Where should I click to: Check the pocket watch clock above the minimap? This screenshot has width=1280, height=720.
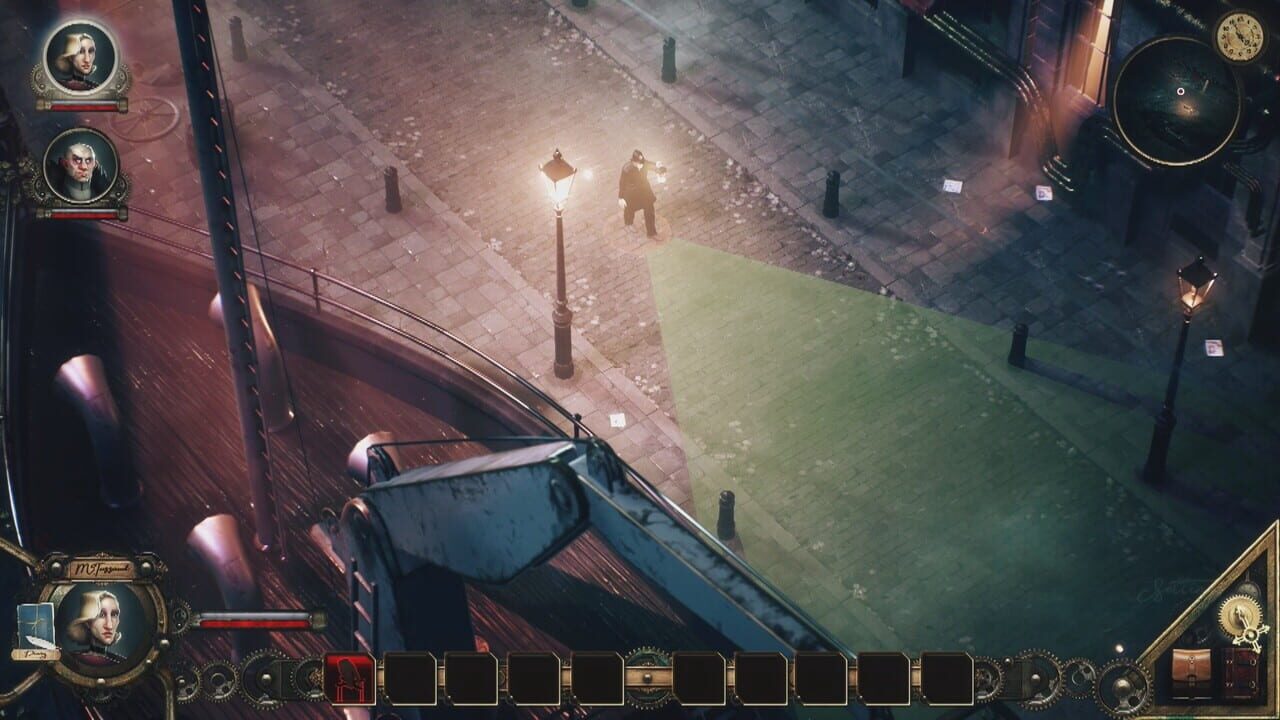[1240, 36]
